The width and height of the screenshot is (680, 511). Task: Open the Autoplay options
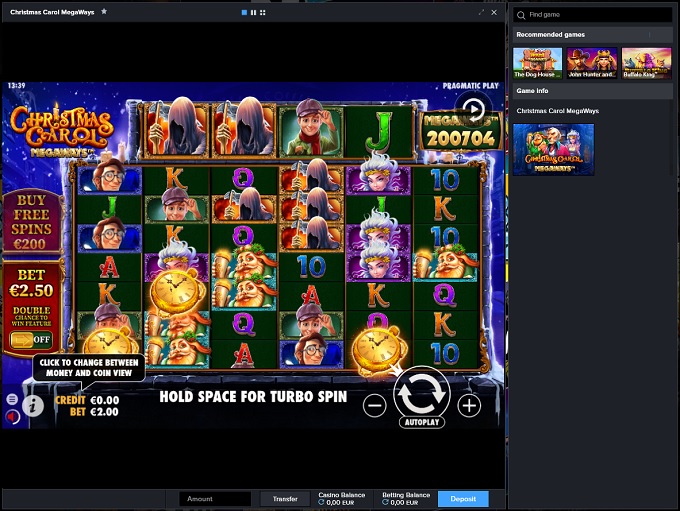pyautogui.click(x=422, y=422)
